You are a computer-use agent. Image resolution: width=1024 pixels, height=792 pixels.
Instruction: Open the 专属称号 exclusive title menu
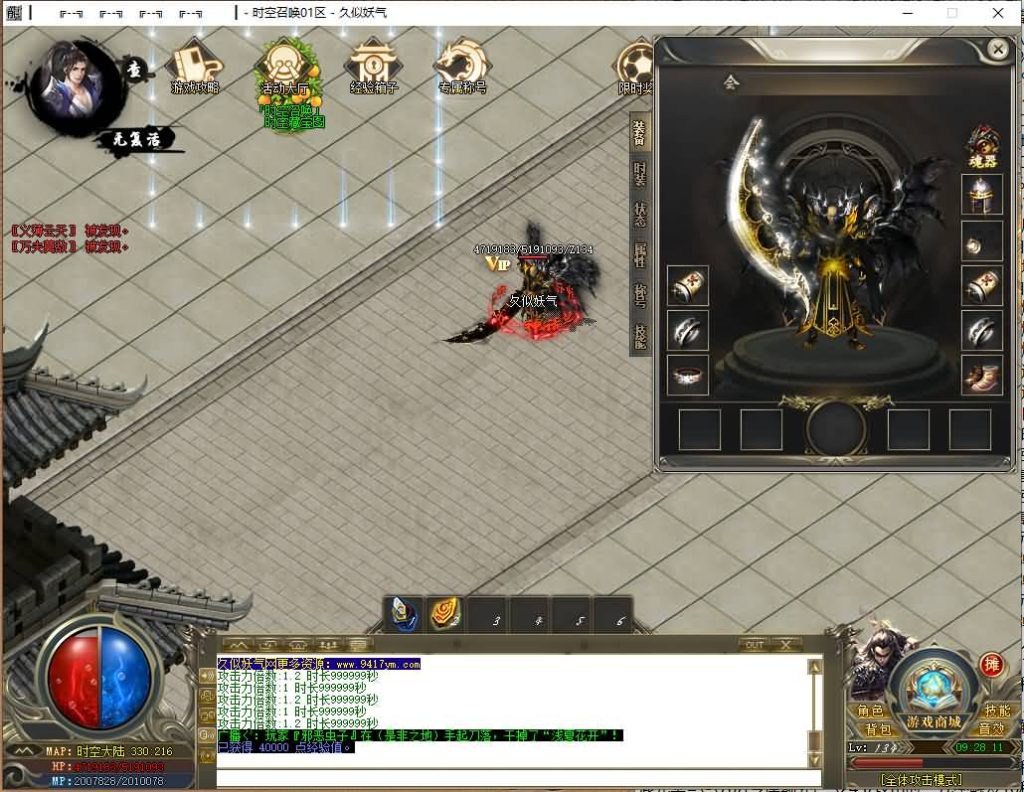click(x=462, y=67)
